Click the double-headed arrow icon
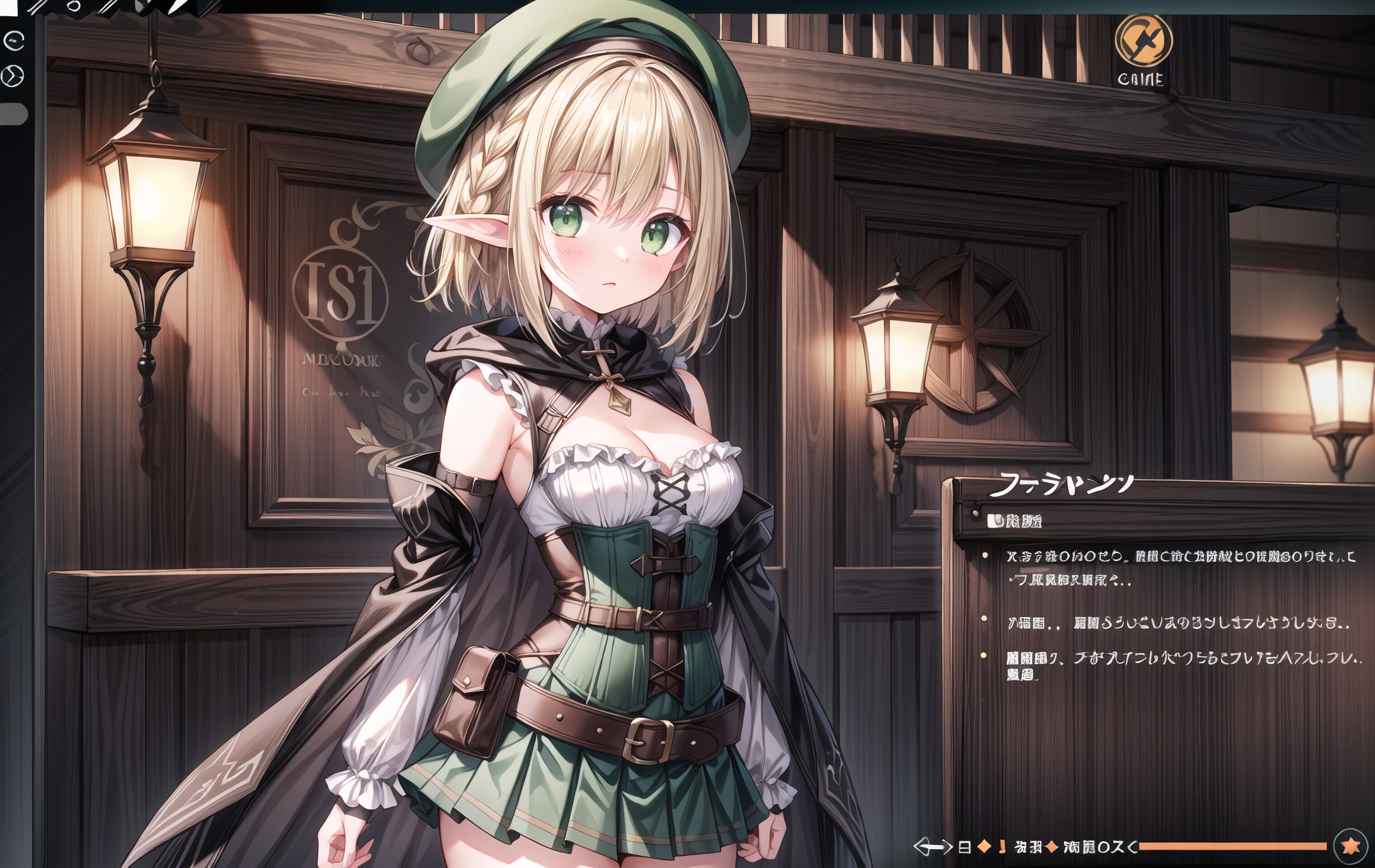Image resolution: width=1375 pixels, height=868 pixels. pyautogui.click(x=933, y=847)
